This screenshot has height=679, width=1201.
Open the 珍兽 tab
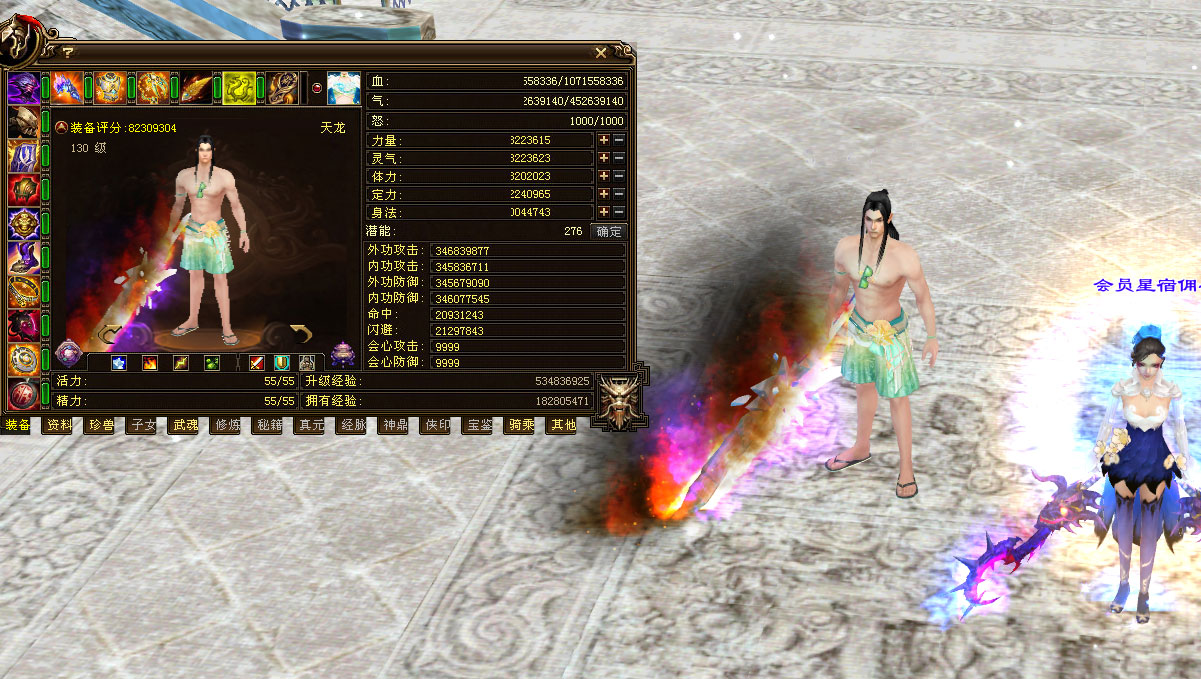pyautogui.click(x=101, y=425)
